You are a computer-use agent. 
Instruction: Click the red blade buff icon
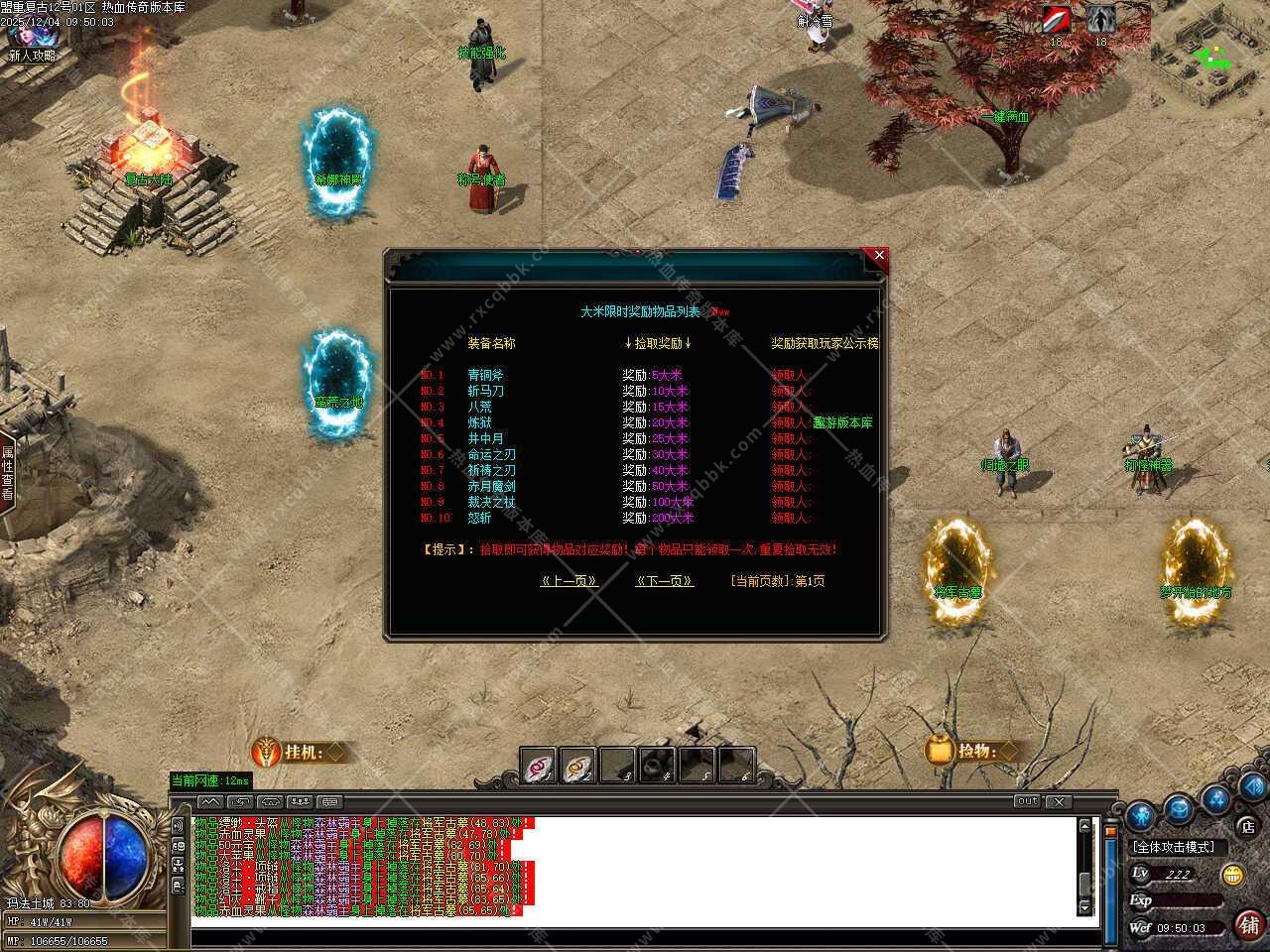click(x=1057, y=20)
